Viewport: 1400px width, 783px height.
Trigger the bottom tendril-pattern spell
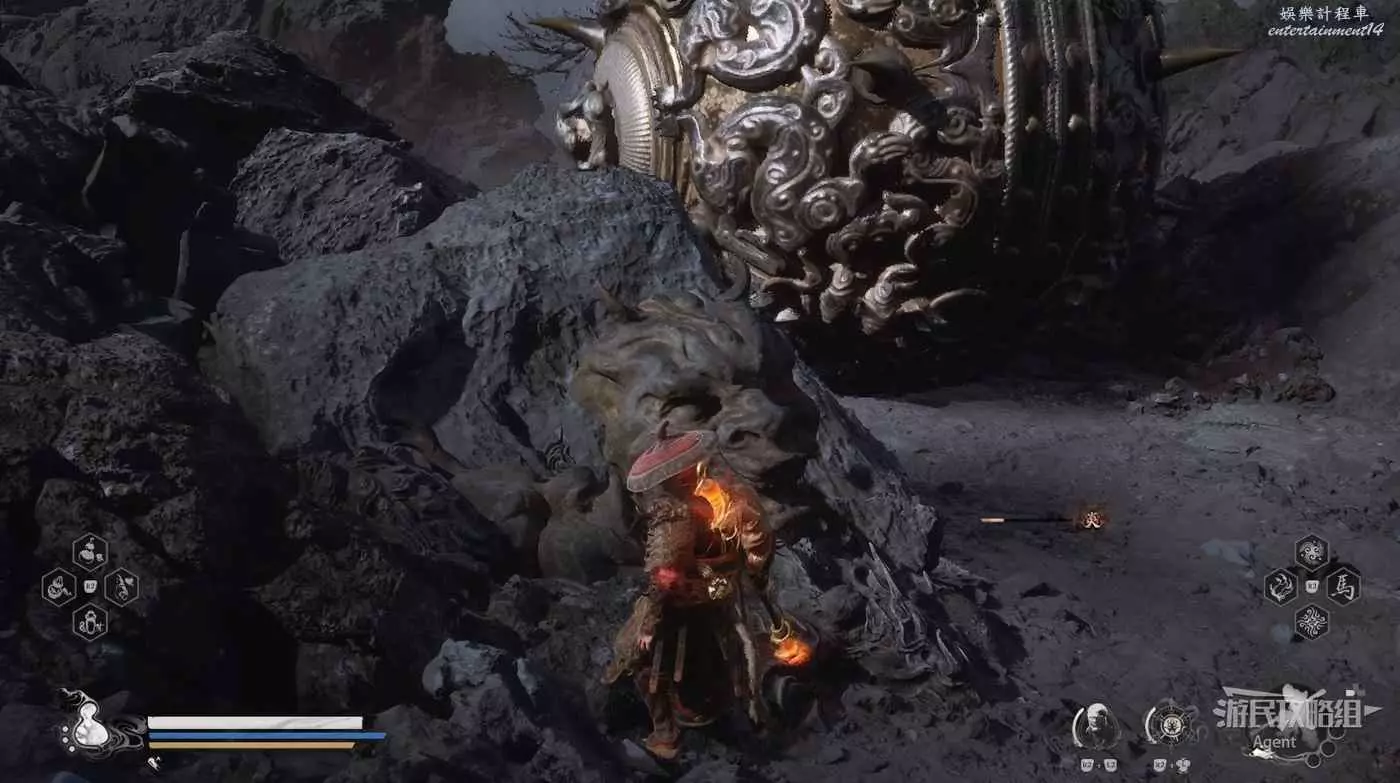click(1311, 622)
